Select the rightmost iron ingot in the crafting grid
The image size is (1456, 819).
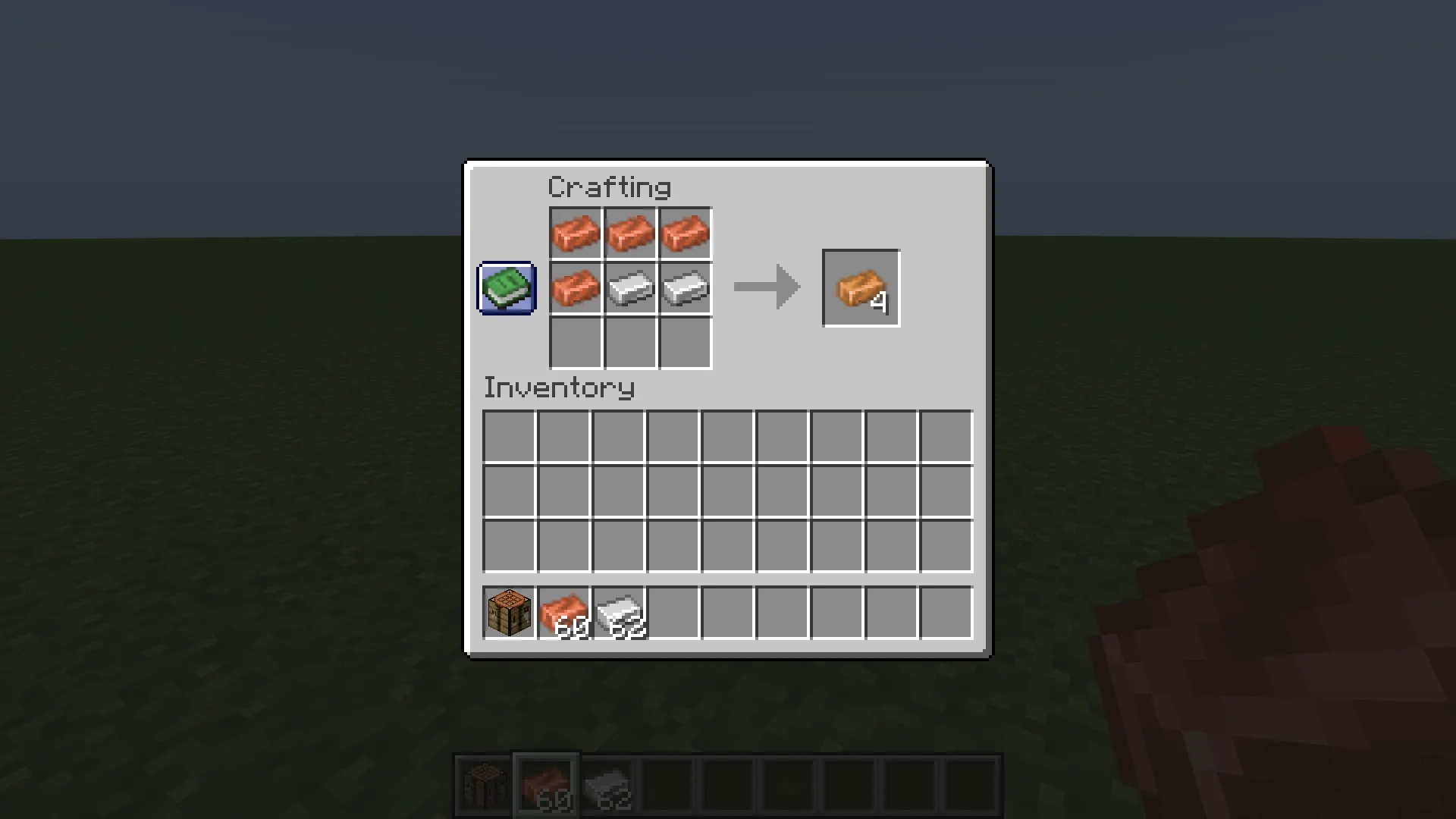(685, 287)
